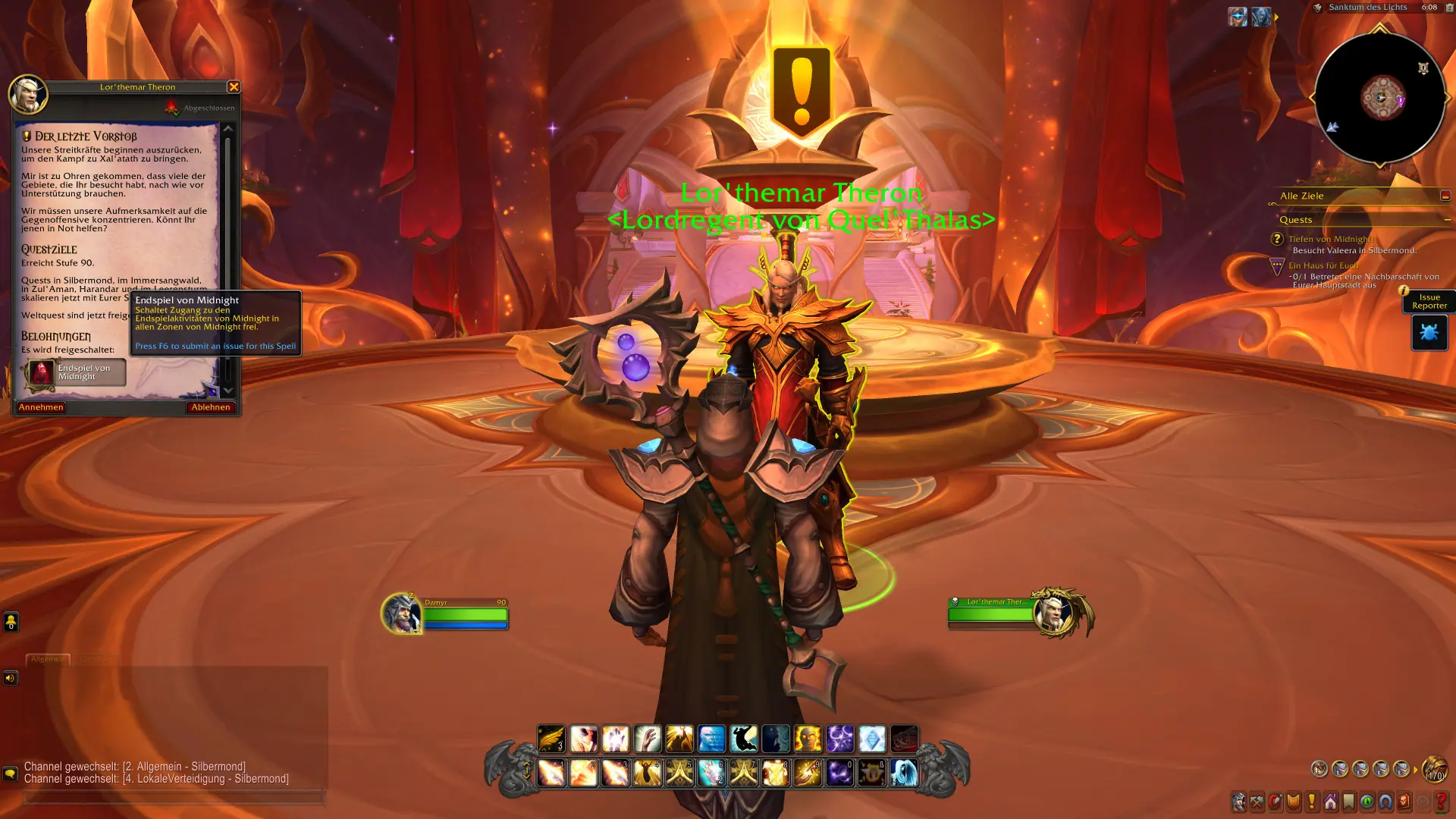Image resolution: width=1456 pixels, height=819 pixels.
Task: Click the Annehmen button to accept the quest
Action: click(x=40, y=407)
